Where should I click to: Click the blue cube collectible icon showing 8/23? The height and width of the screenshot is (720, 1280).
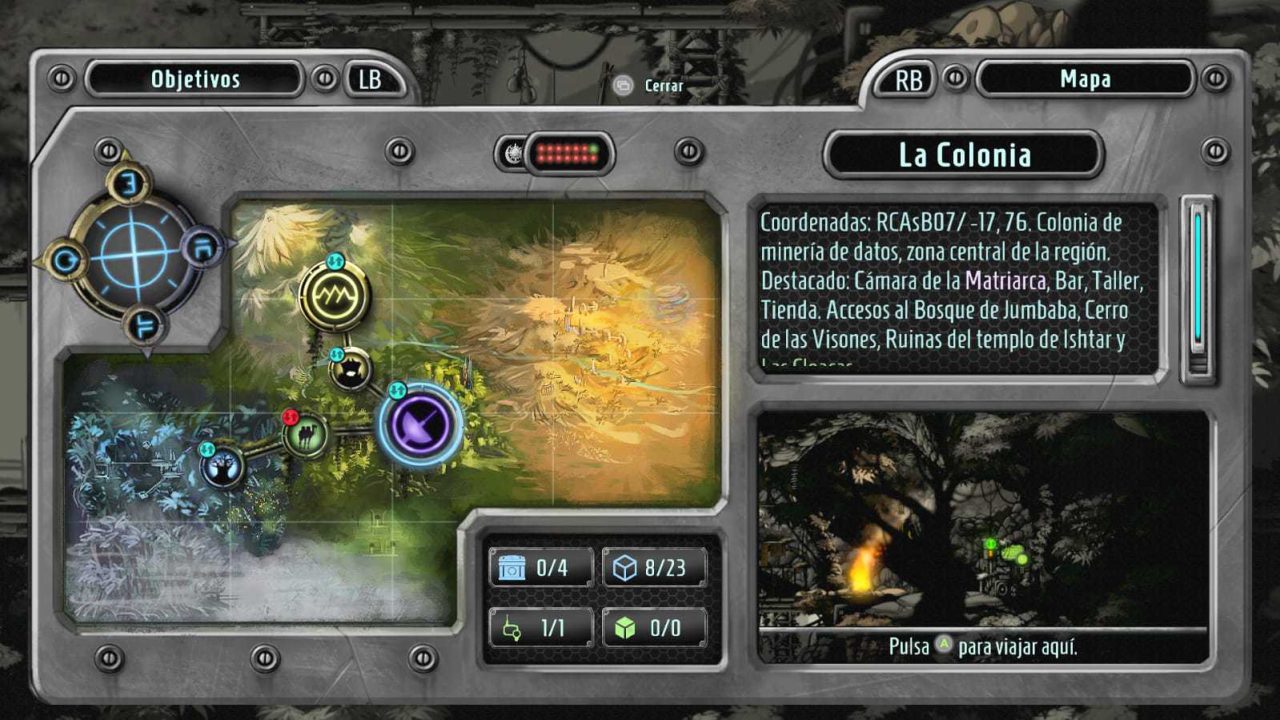coord(628,568)
